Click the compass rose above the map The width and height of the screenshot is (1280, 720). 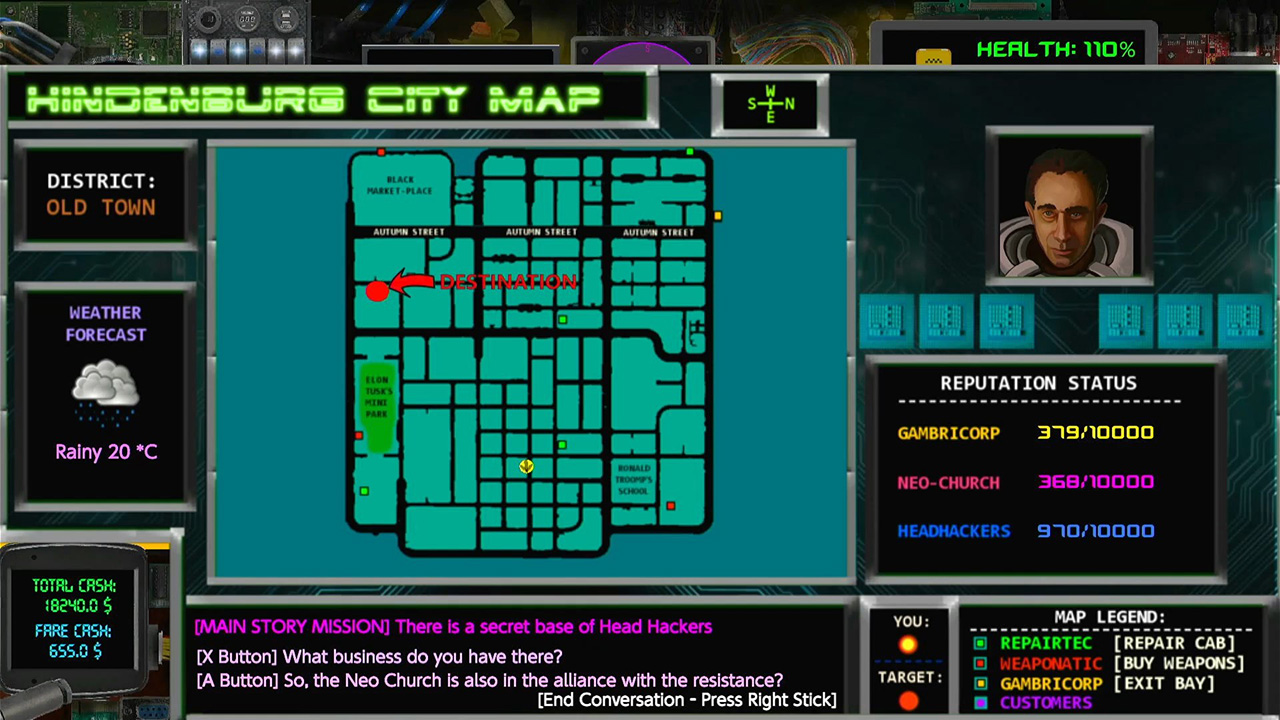(770, 104)
